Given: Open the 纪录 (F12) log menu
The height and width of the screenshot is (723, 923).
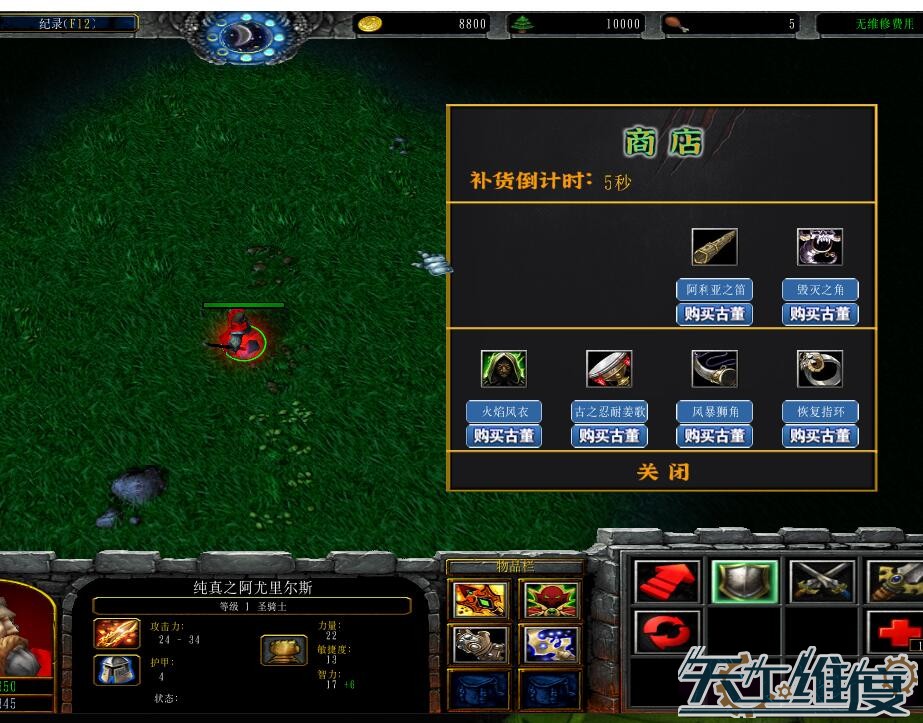Looking at the screenshot, I should (x=68, y=23).
